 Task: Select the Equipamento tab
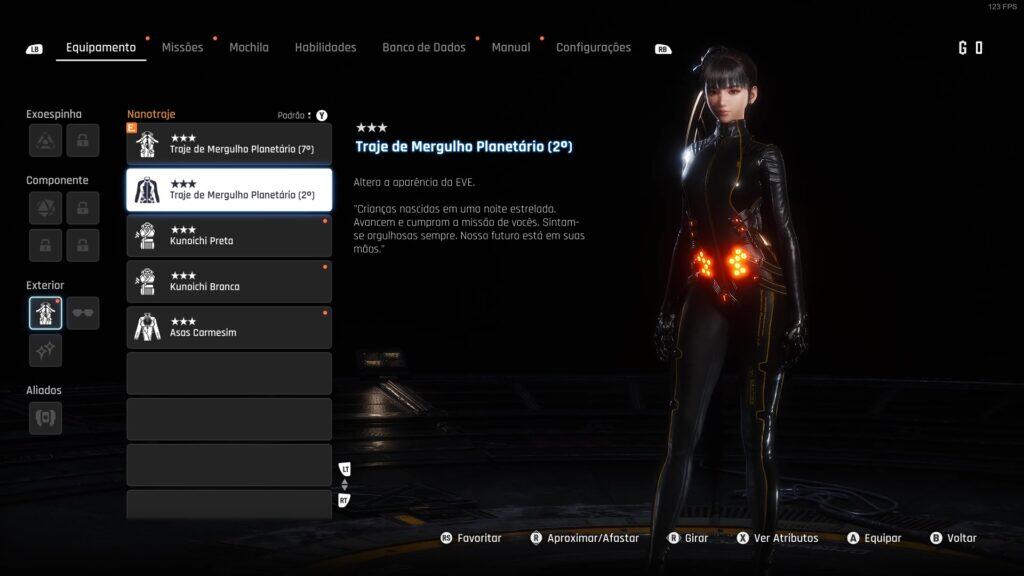100,47
